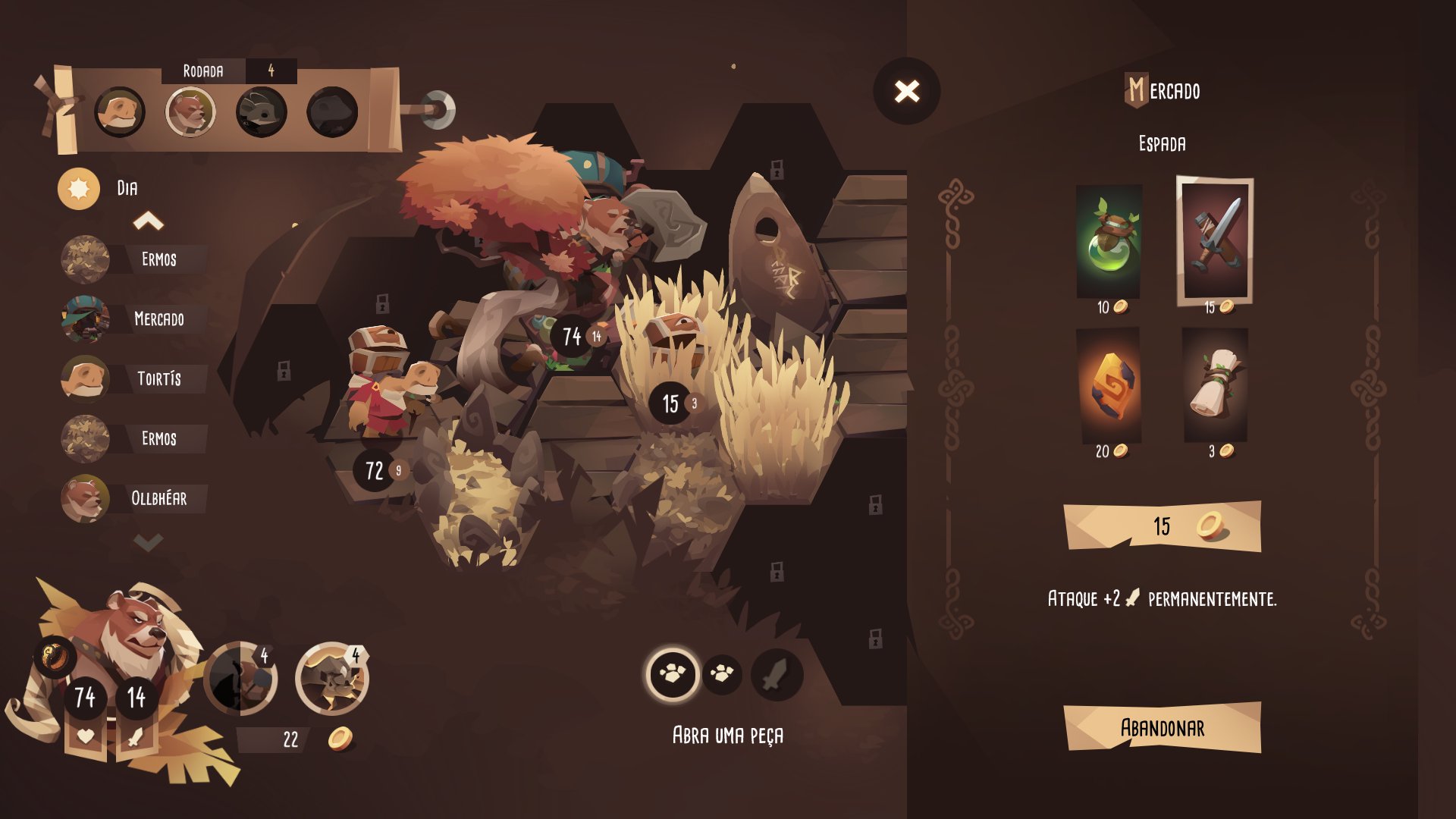Screen dimensions: 1456x819
Task: Select the dark rat portrait in Rodada bar
Action: 261,112
